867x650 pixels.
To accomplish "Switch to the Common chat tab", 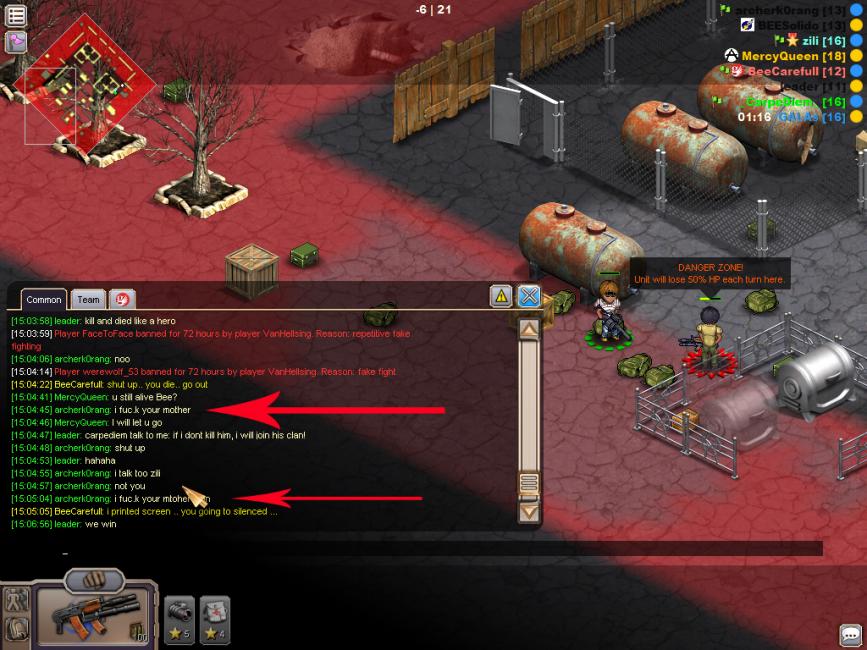I will (x=43, y=299).
